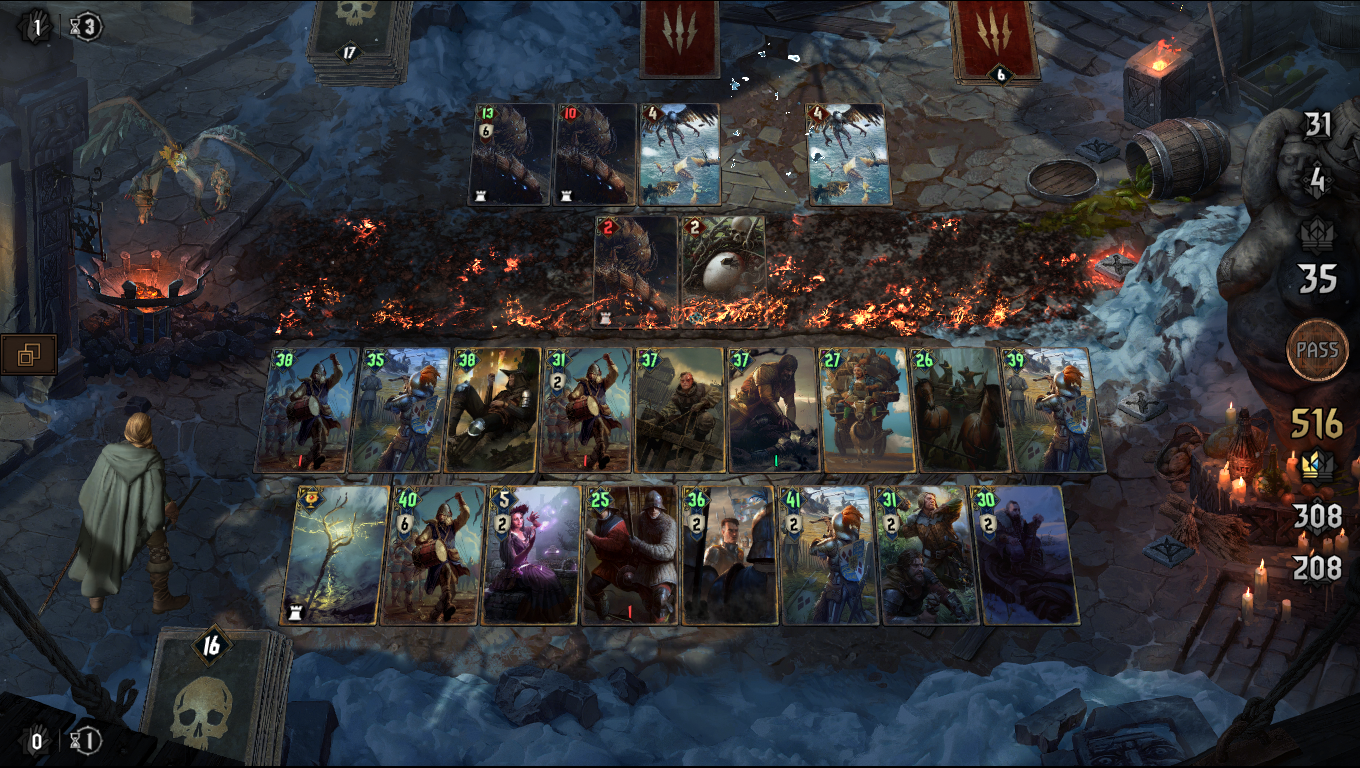
Task: Choose the 5-power sorceress in purple dress
Action: click(530, 555)
